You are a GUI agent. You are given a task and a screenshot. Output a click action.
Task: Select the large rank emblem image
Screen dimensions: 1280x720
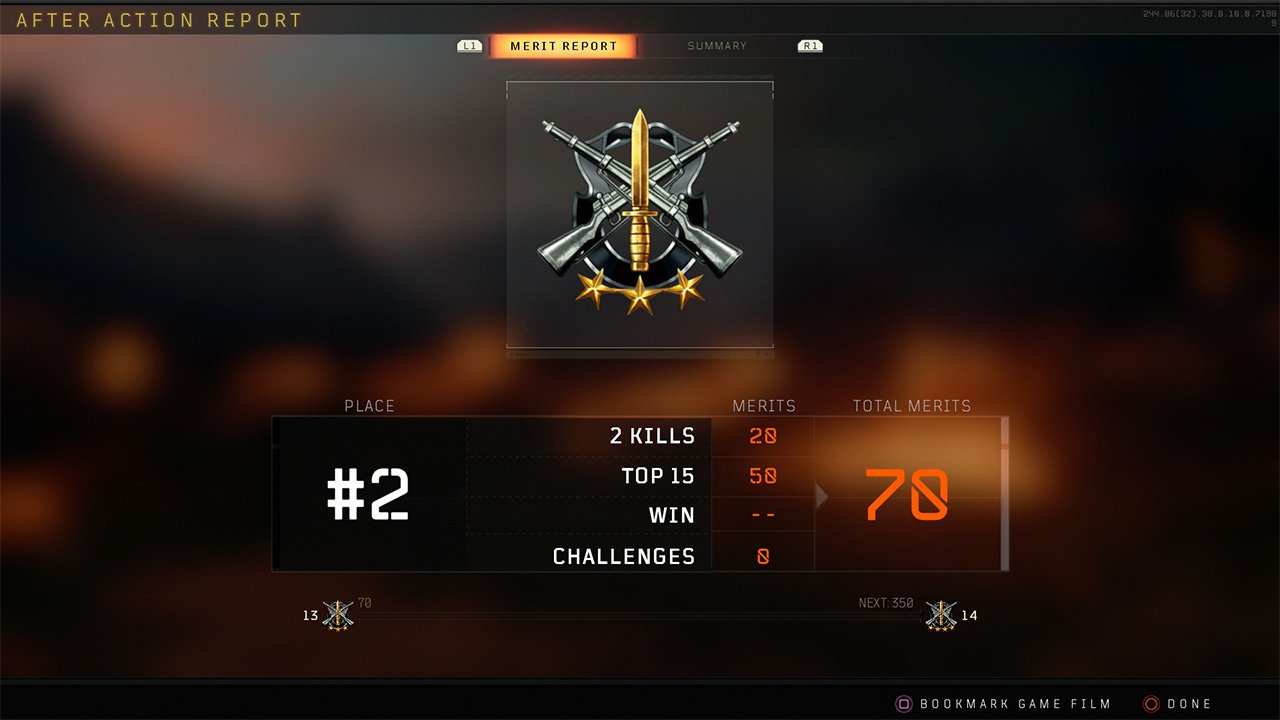click(x=639, y=214)
